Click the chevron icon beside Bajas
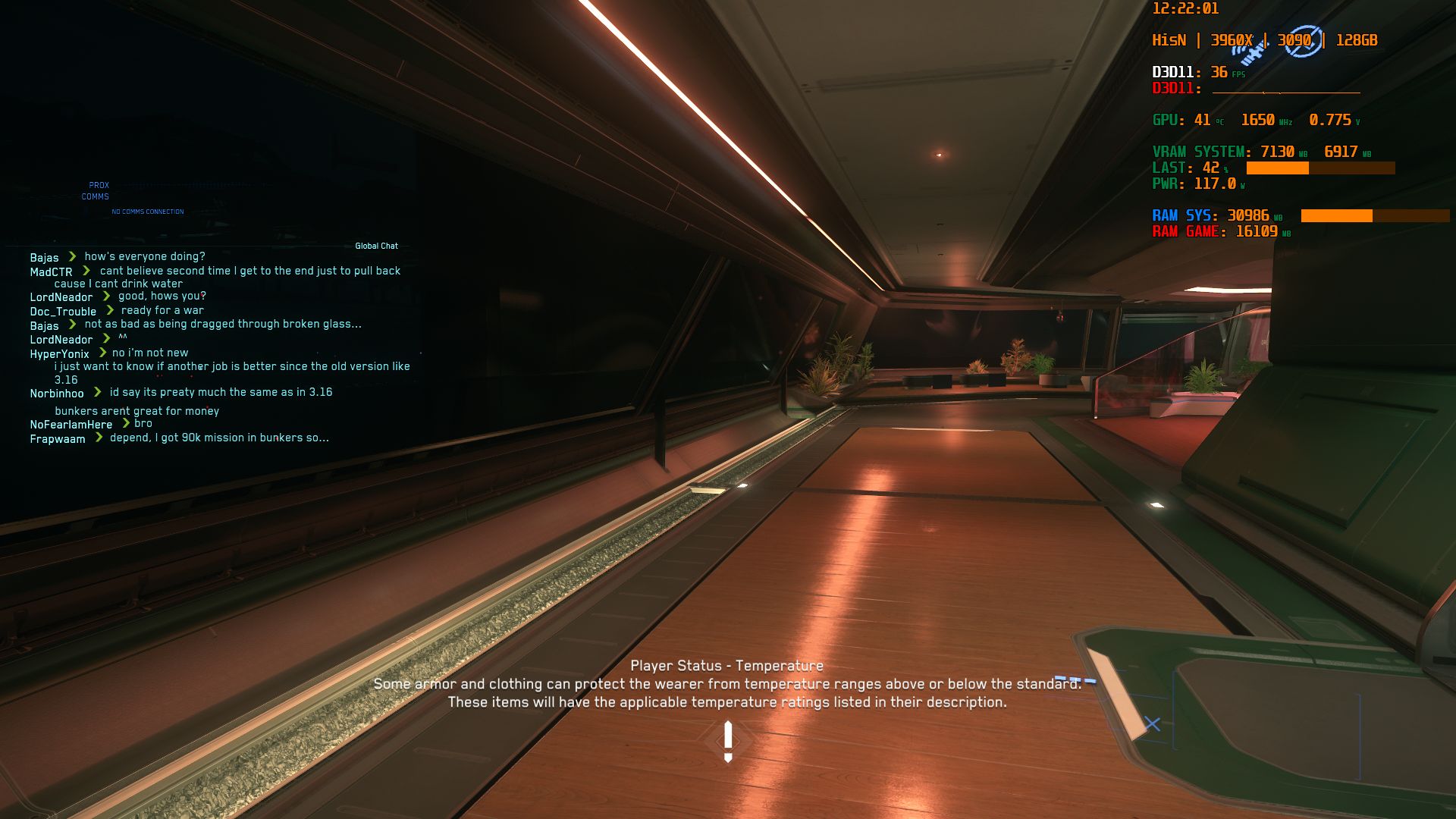The image size is (1456, 819). [72, 256]
